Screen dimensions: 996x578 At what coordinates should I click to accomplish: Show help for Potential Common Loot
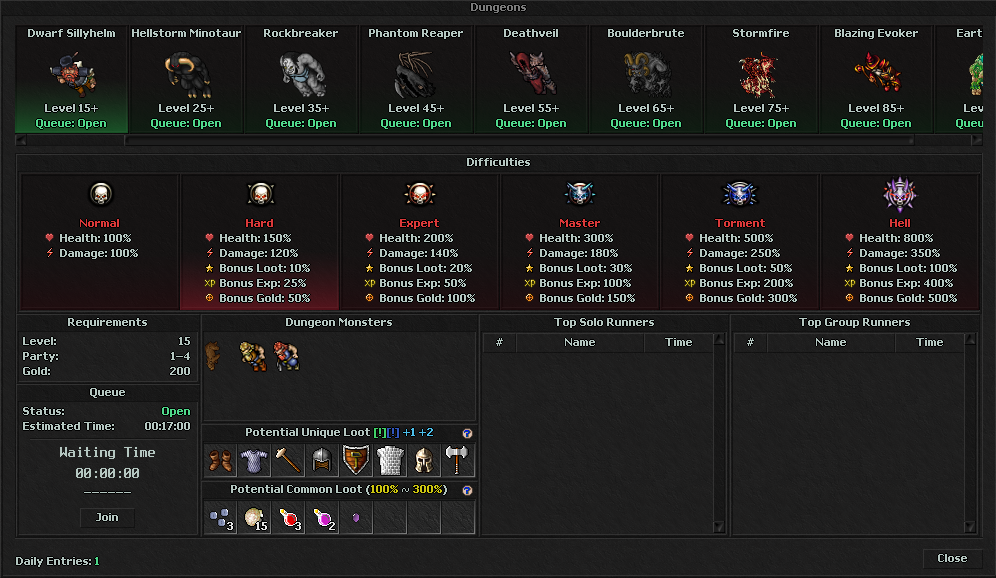coord(467,490)
